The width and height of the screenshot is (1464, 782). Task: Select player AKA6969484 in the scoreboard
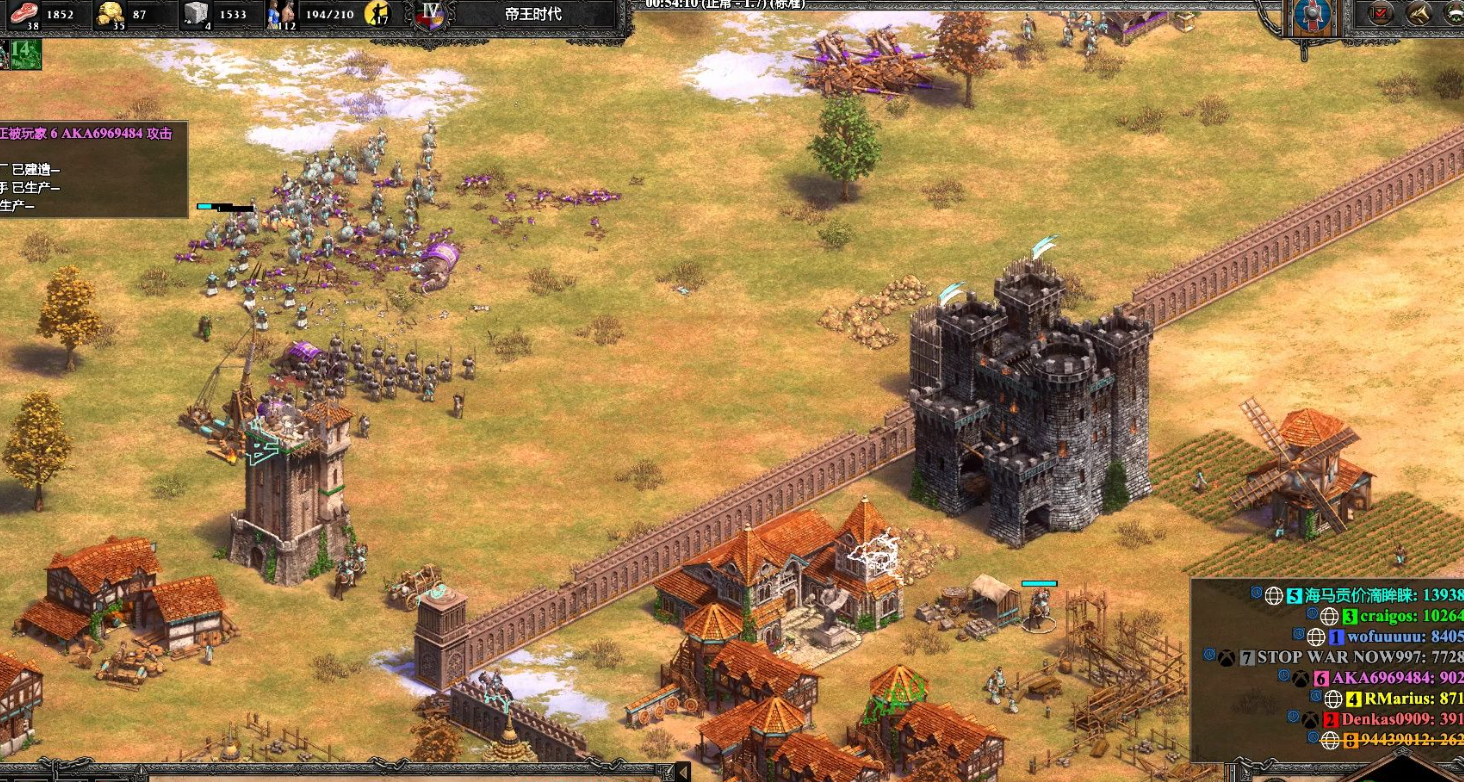(x=1388, y=678)
